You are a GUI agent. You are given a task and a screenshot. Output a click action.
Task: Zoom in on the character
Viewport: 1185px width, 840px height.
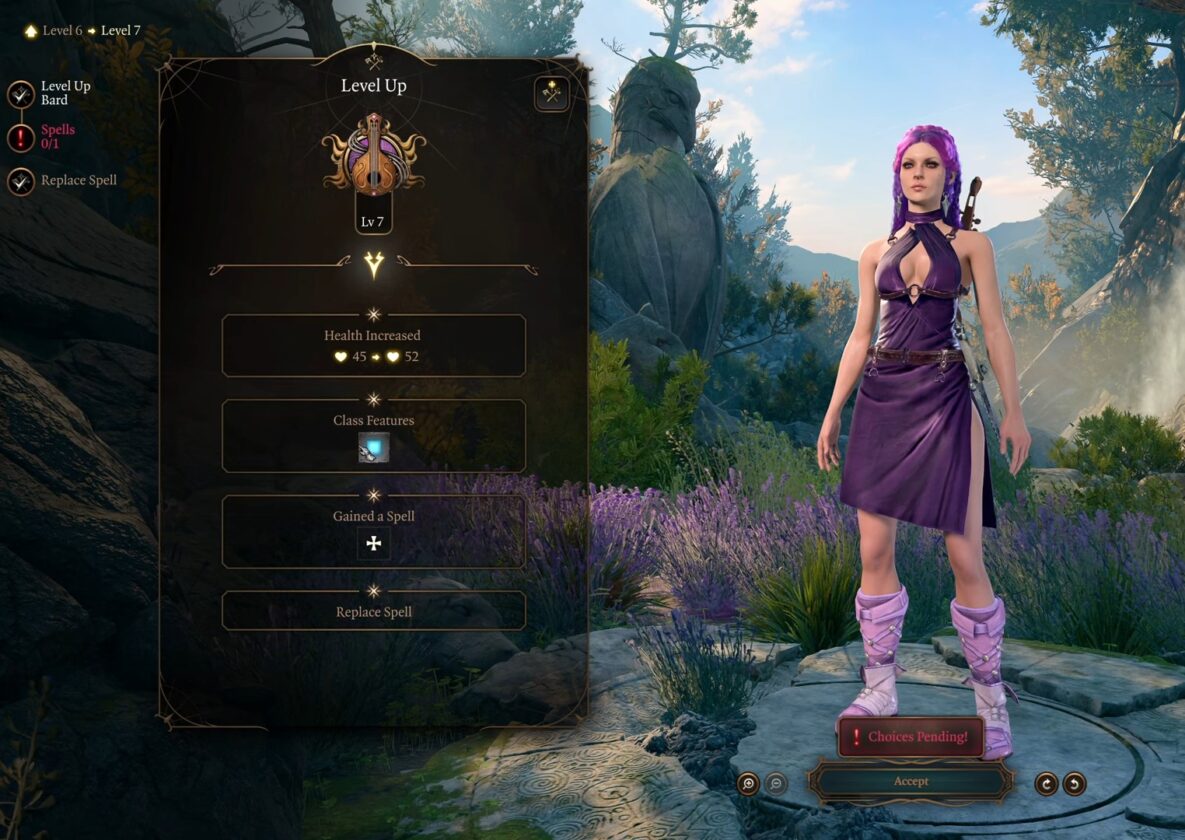(x=748, y=783)
